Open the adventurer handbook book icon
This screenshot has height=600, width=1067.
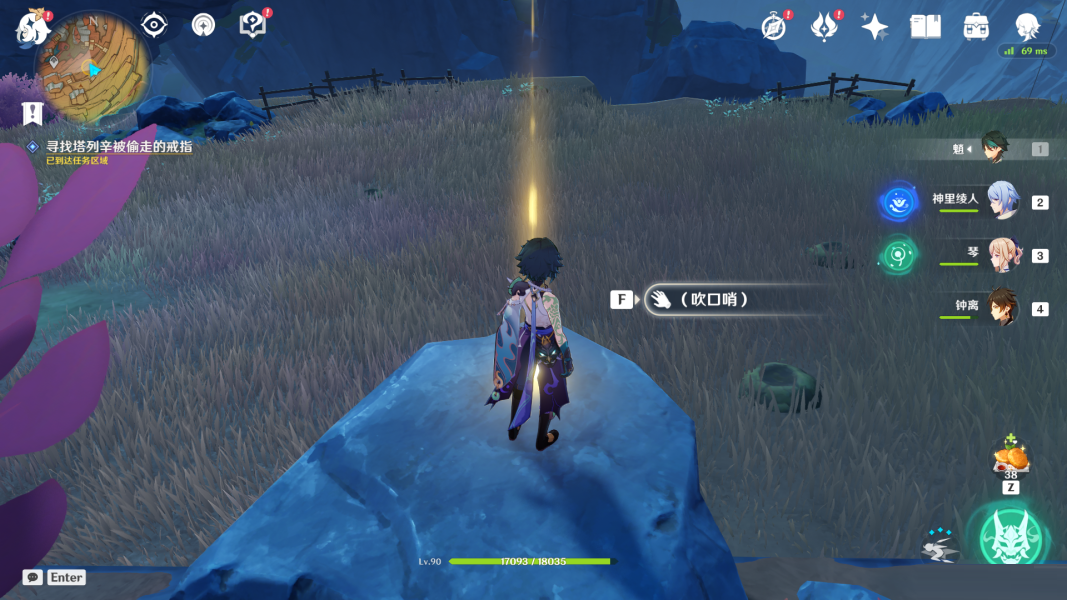(x=926, y=27)
